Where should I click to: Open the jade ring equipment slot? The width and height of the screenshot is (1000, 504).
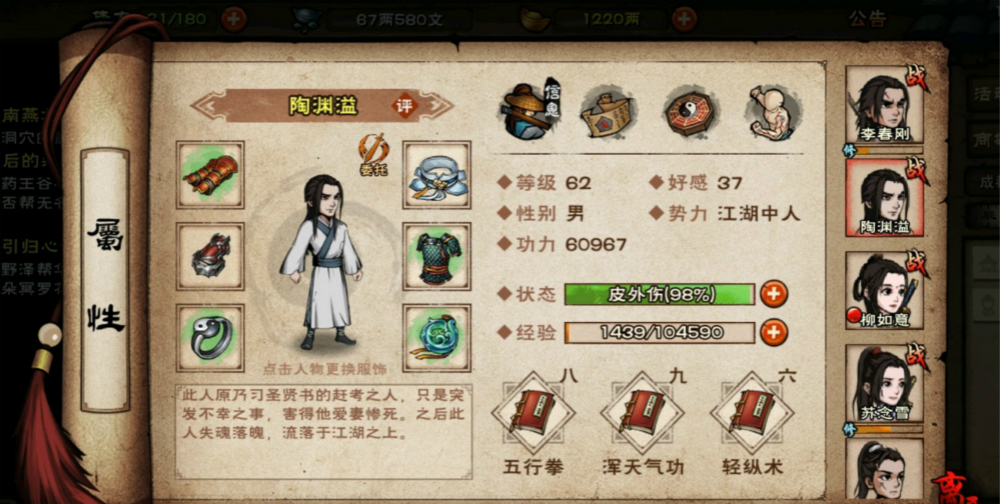click(211, 337)
